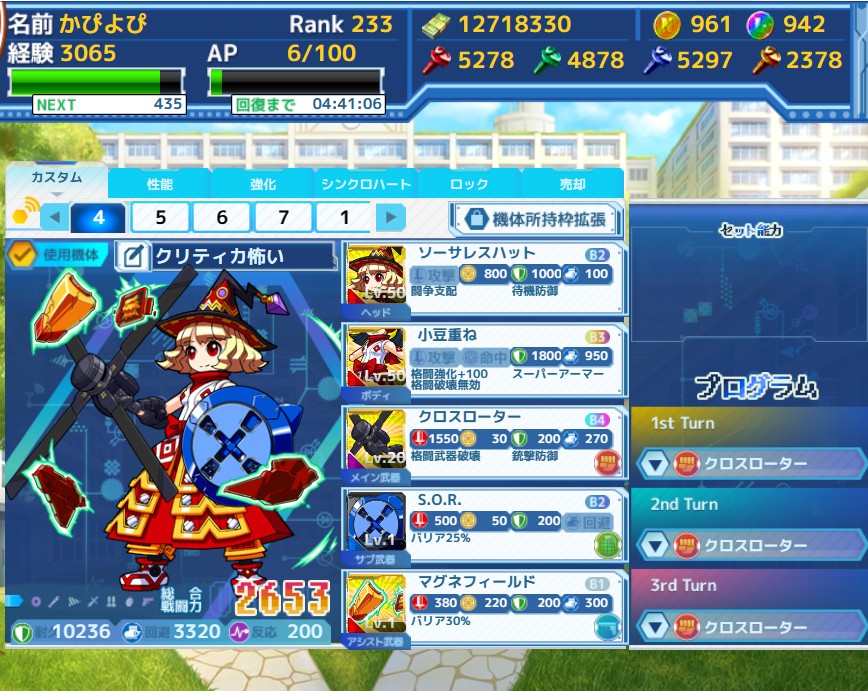Click the left arrow of unit slots

(x=54, y=217)
